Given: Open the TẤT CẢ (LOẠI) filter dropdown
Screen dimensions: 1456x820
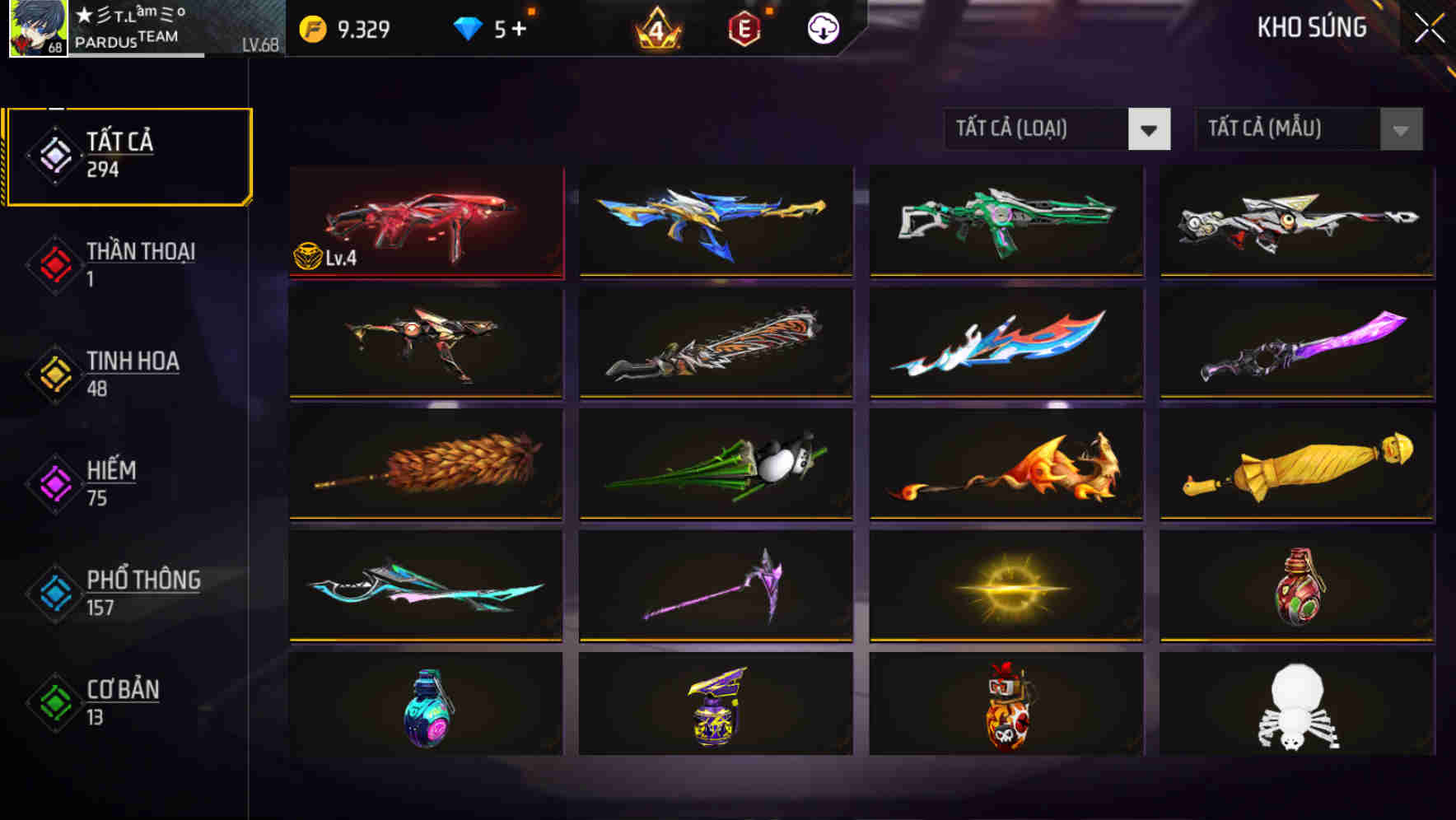Looking at the screenshot, I should [x=1039, y=129].
